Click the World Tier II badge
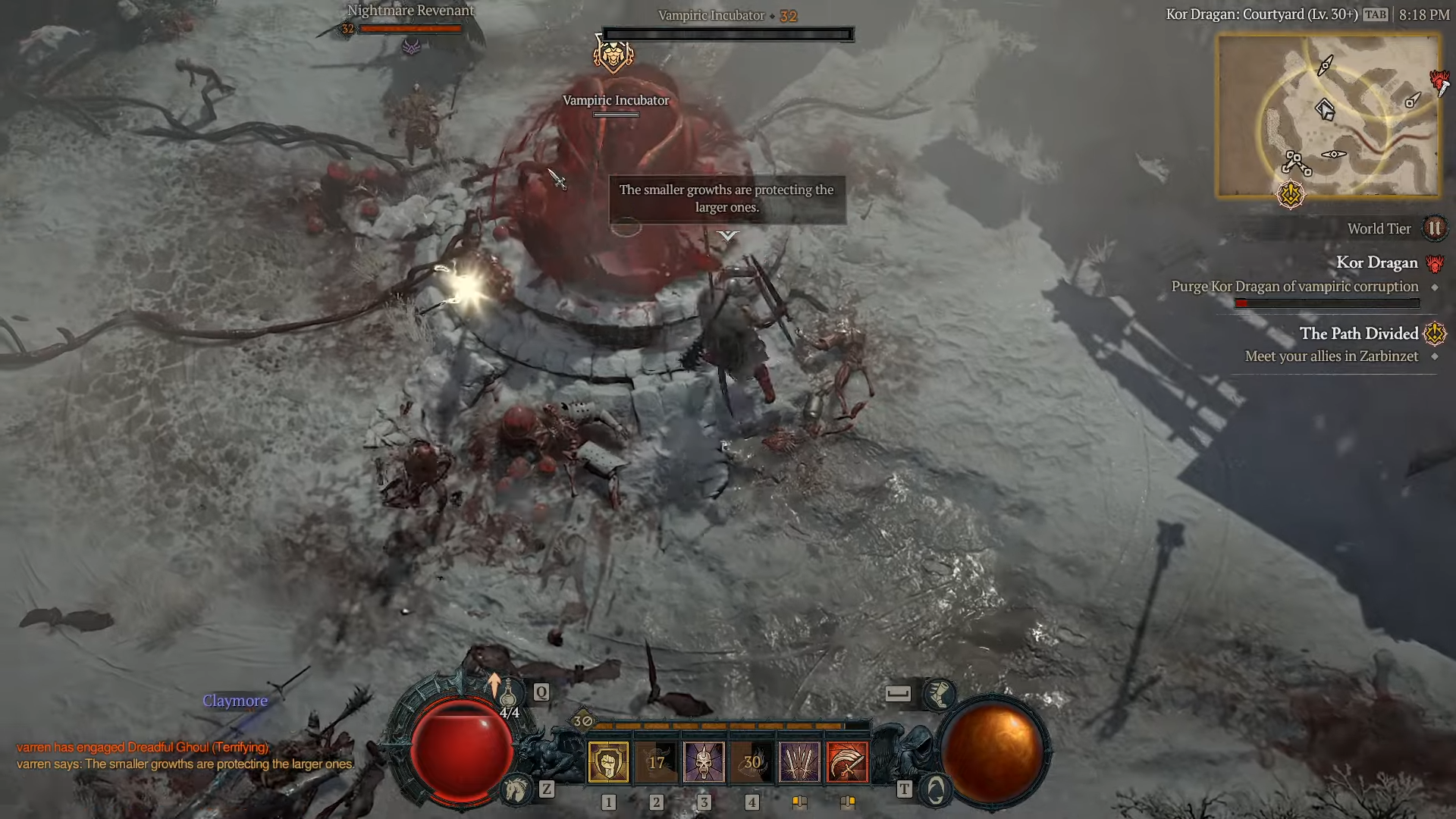This screenshot has height=819, width=1456. click(x=1434, y=228)
